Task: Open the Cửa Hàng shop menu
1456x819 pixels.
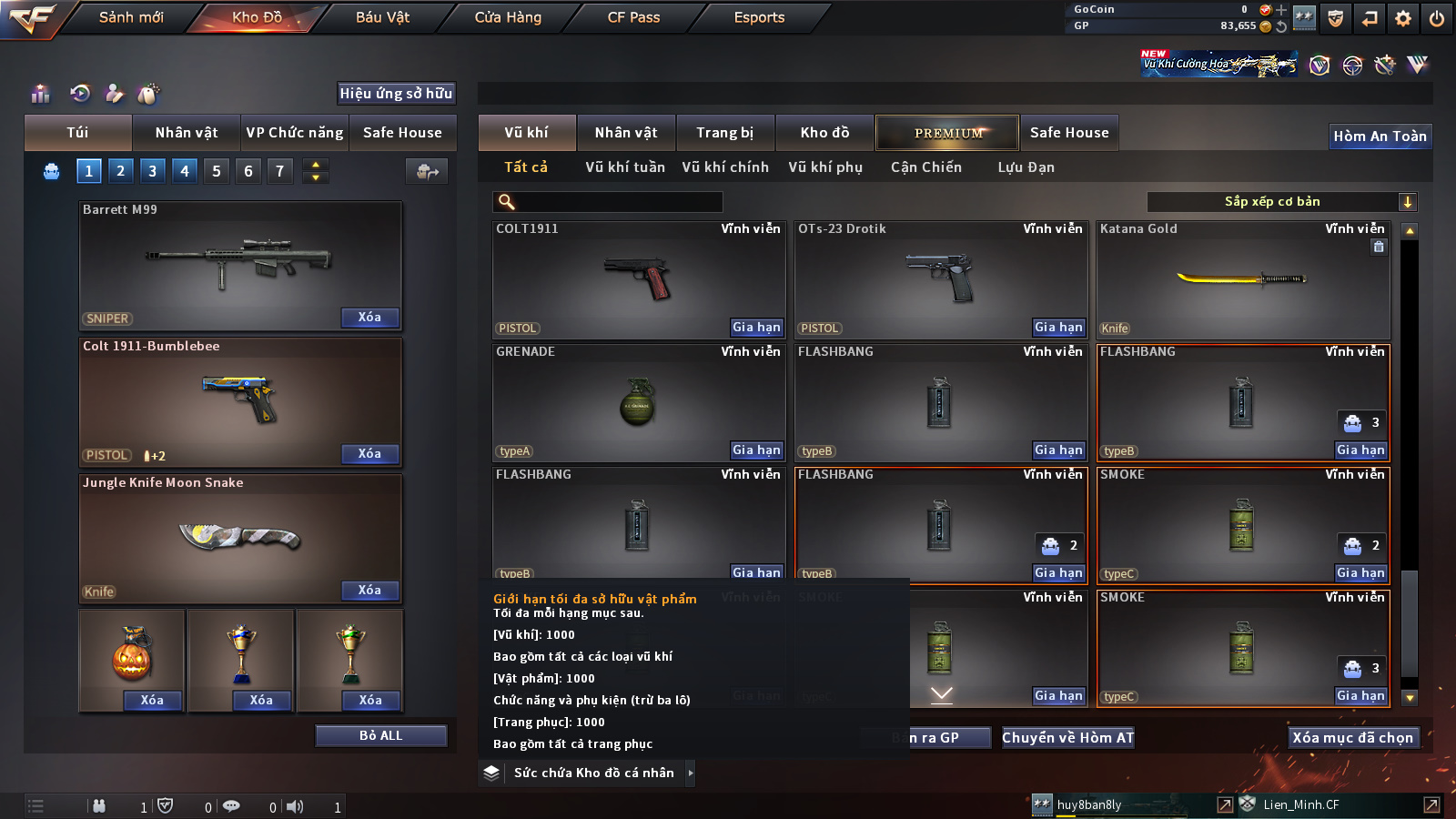Action: (508, 17)
